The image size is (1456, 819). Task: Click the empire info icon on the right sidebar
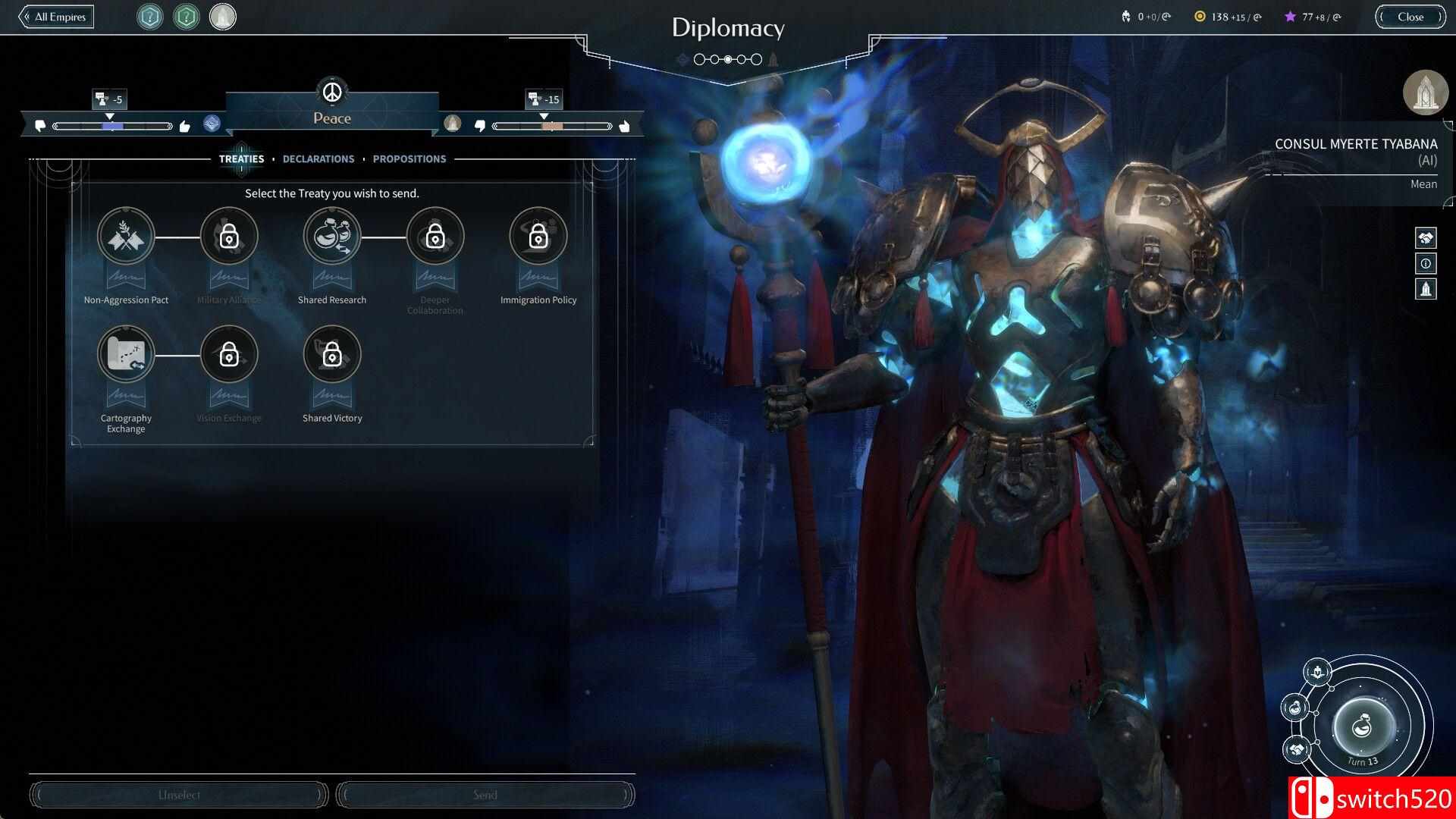coord(1426,264)
